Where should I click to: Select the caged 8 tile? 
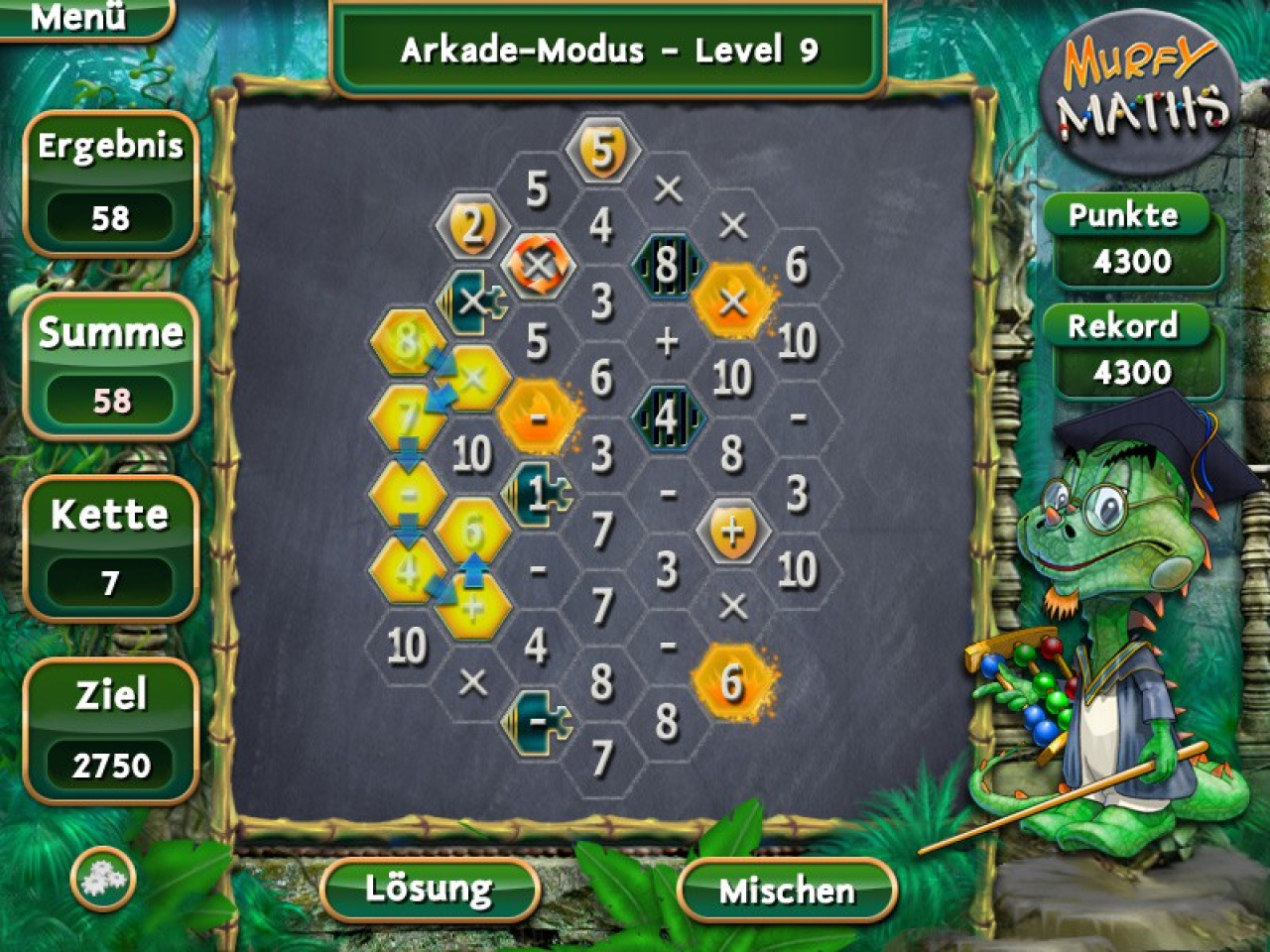[667, 265]
